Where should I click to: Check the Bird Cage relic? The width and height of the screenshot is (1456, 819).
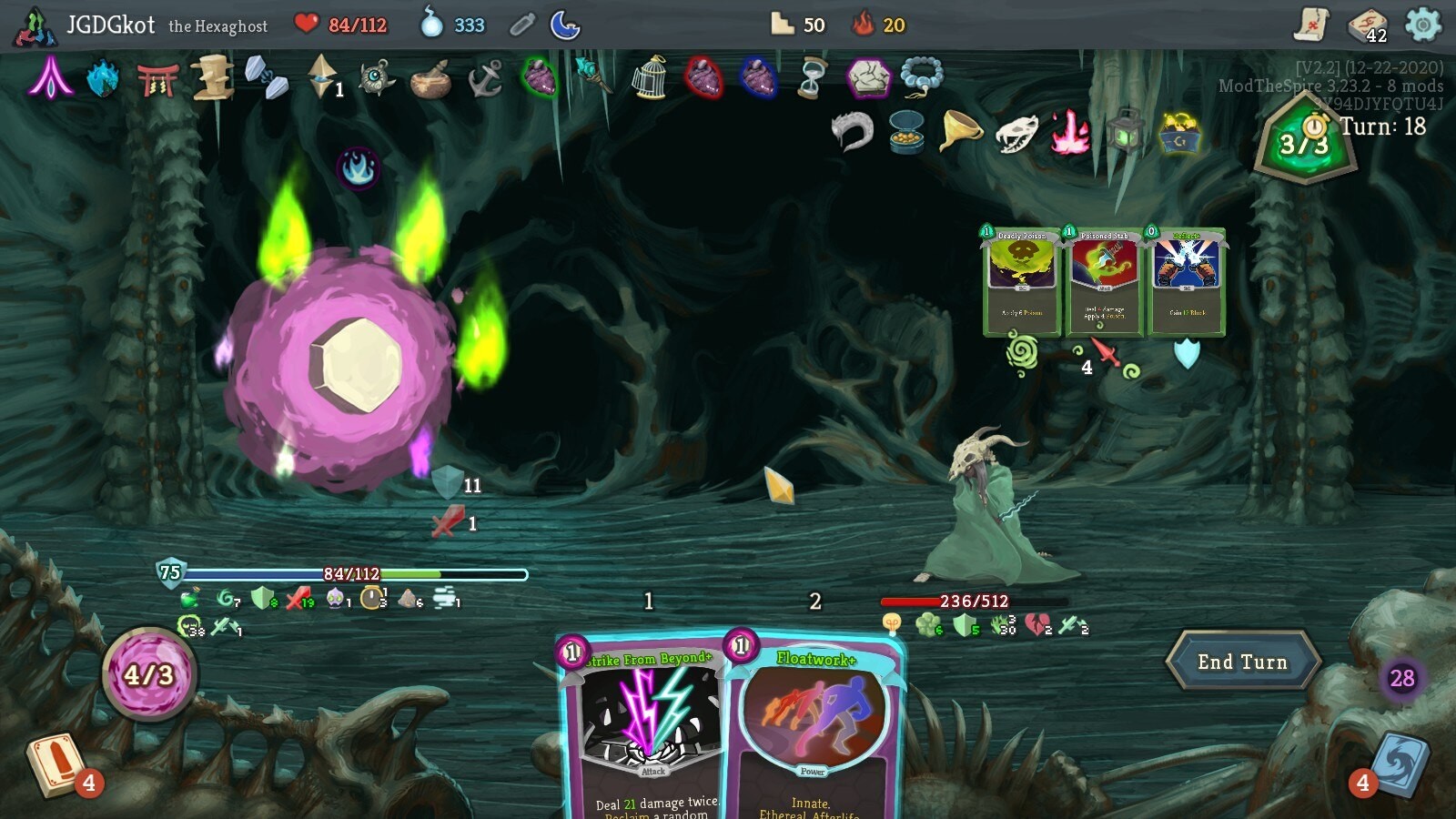(x=650, y=78)
